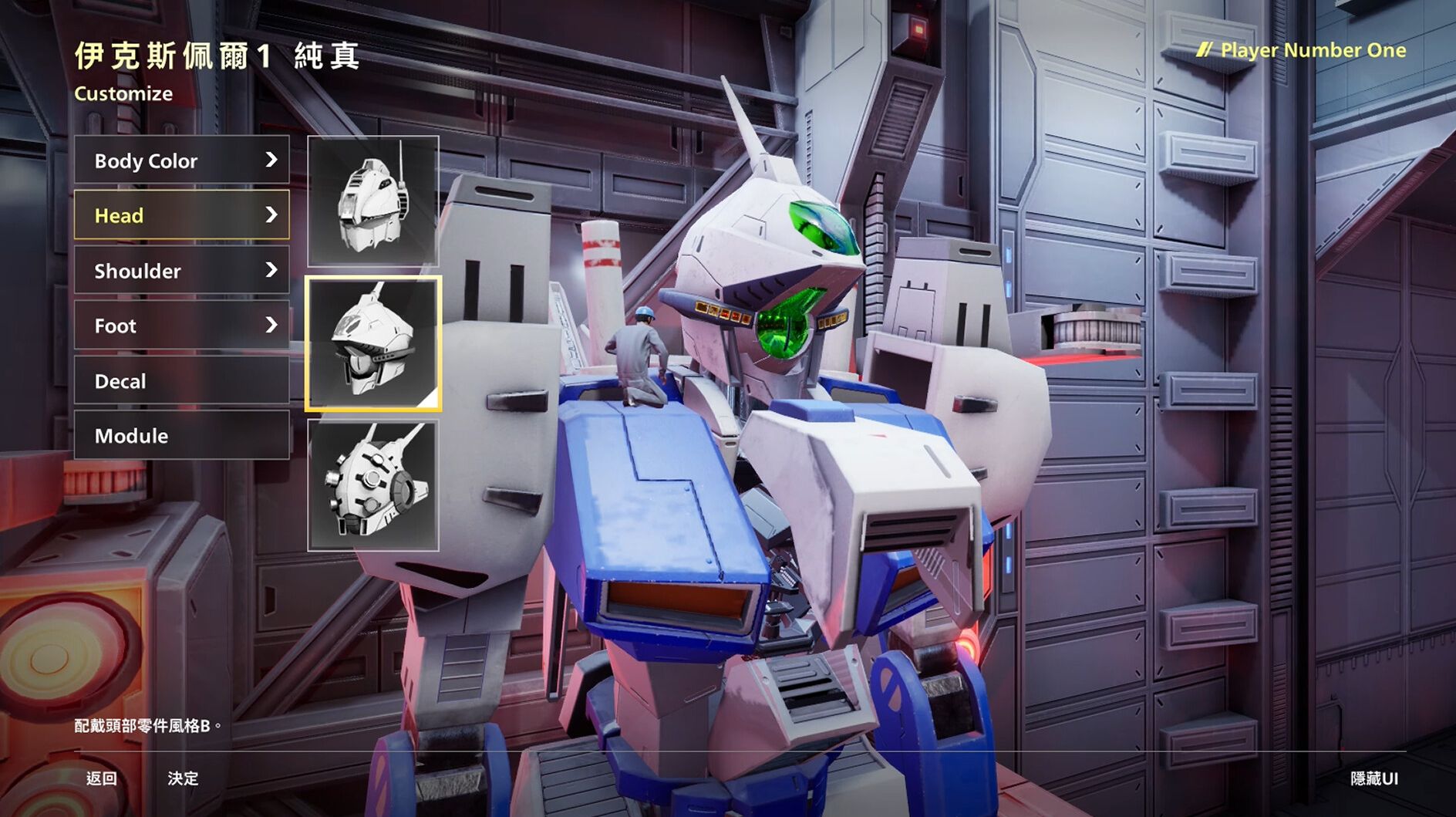Viewport: 1456px width, 817px height.
Task: Select the Module menu entry
Action: 182,436
